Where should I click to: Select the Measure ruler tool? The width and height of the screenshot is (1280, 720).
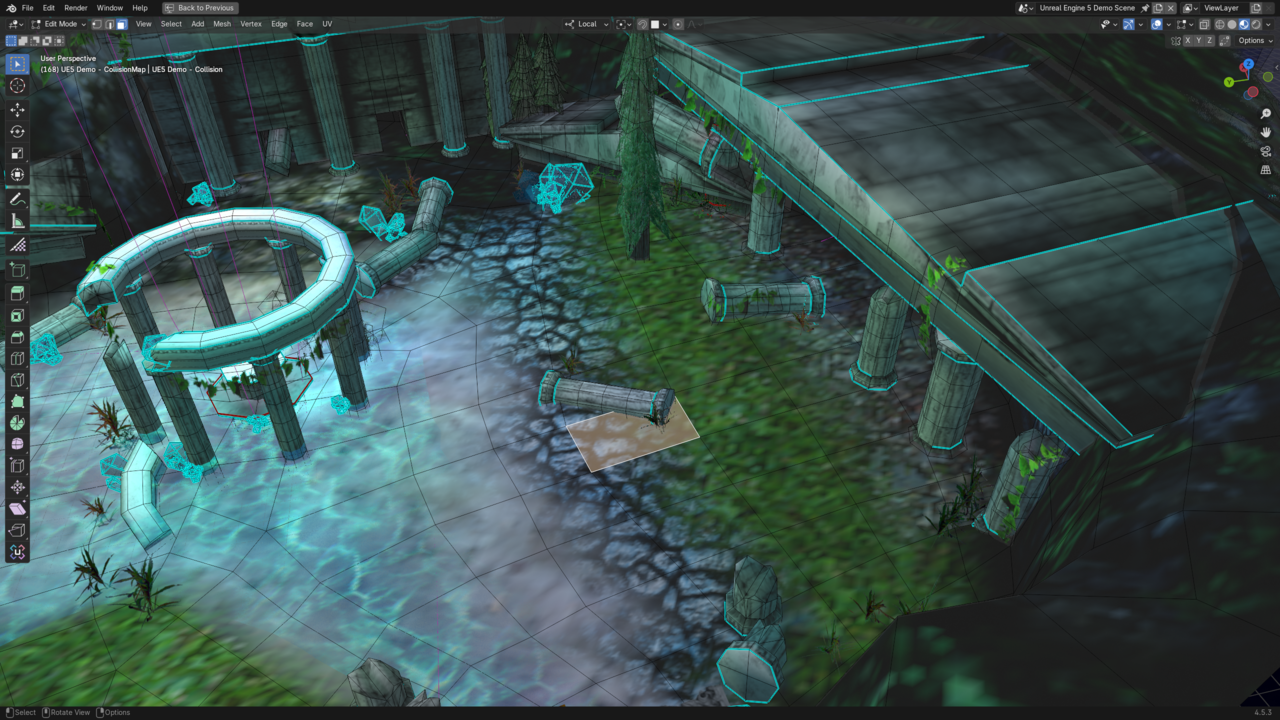click(17, 221)
